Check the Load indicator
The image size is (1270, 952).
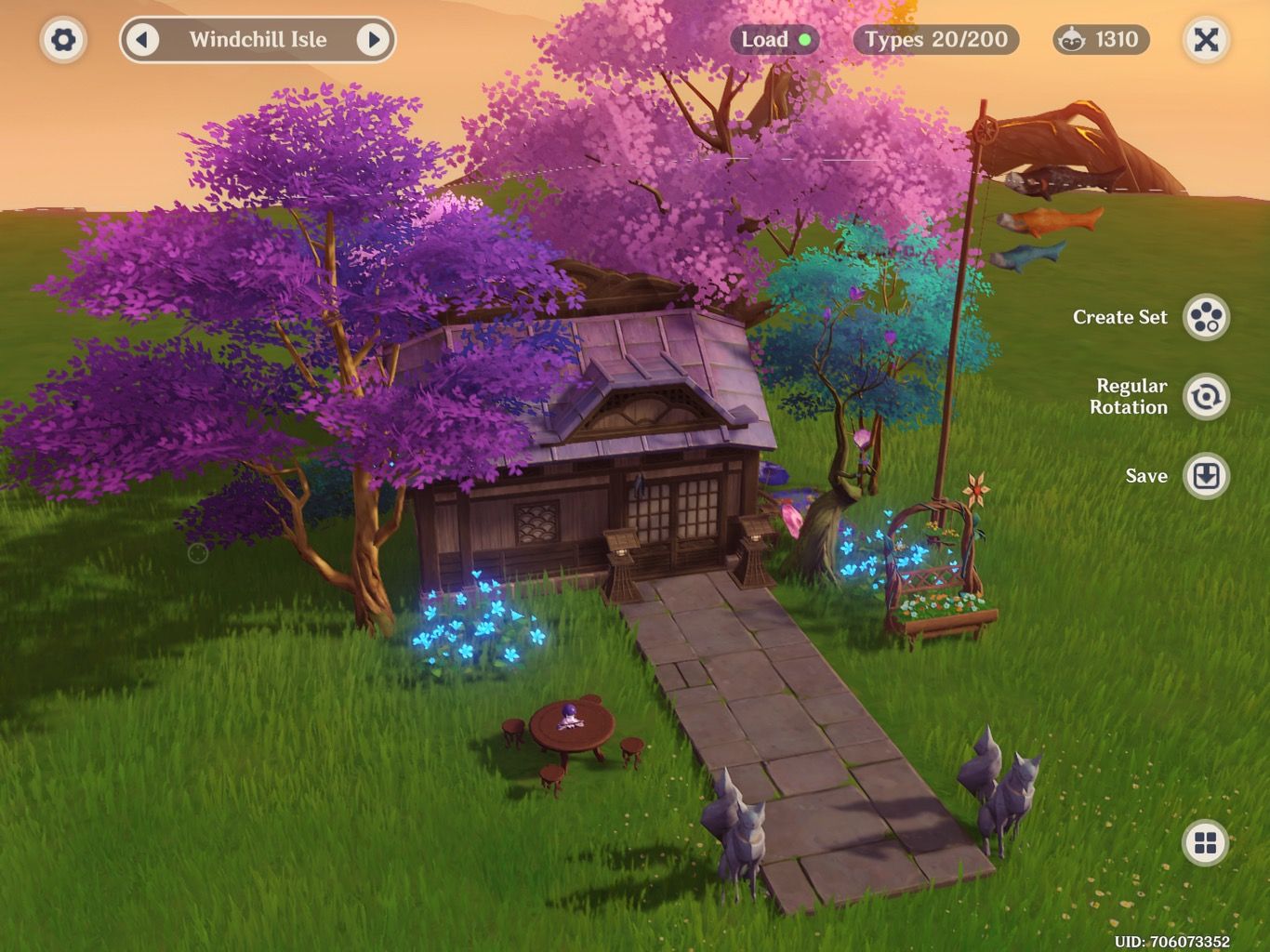click(x=777, y=40)
